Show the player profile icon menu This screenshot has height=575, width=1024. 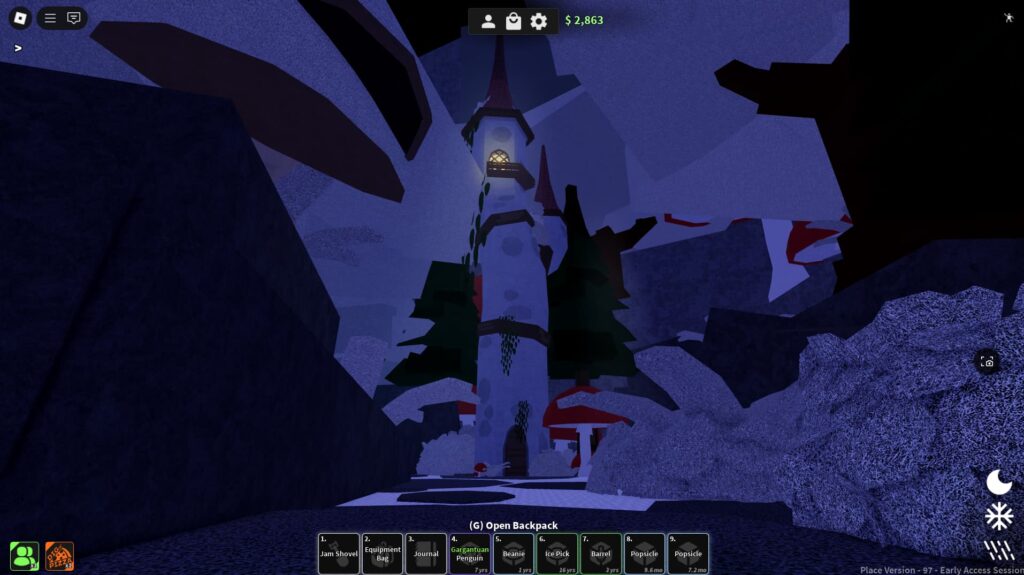(x=488, y=21)
